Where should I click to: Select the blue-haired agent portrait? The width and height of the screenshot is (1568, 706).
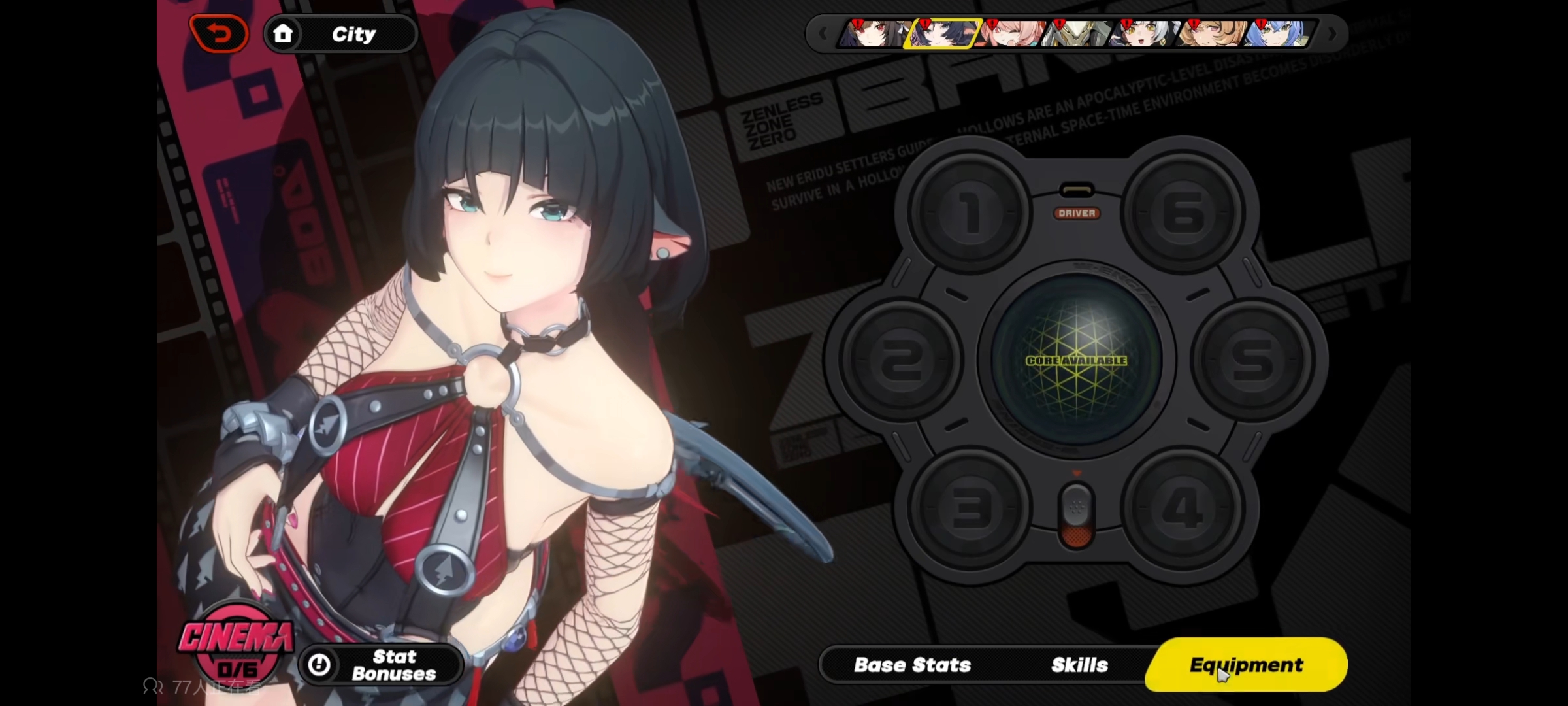1277,33
